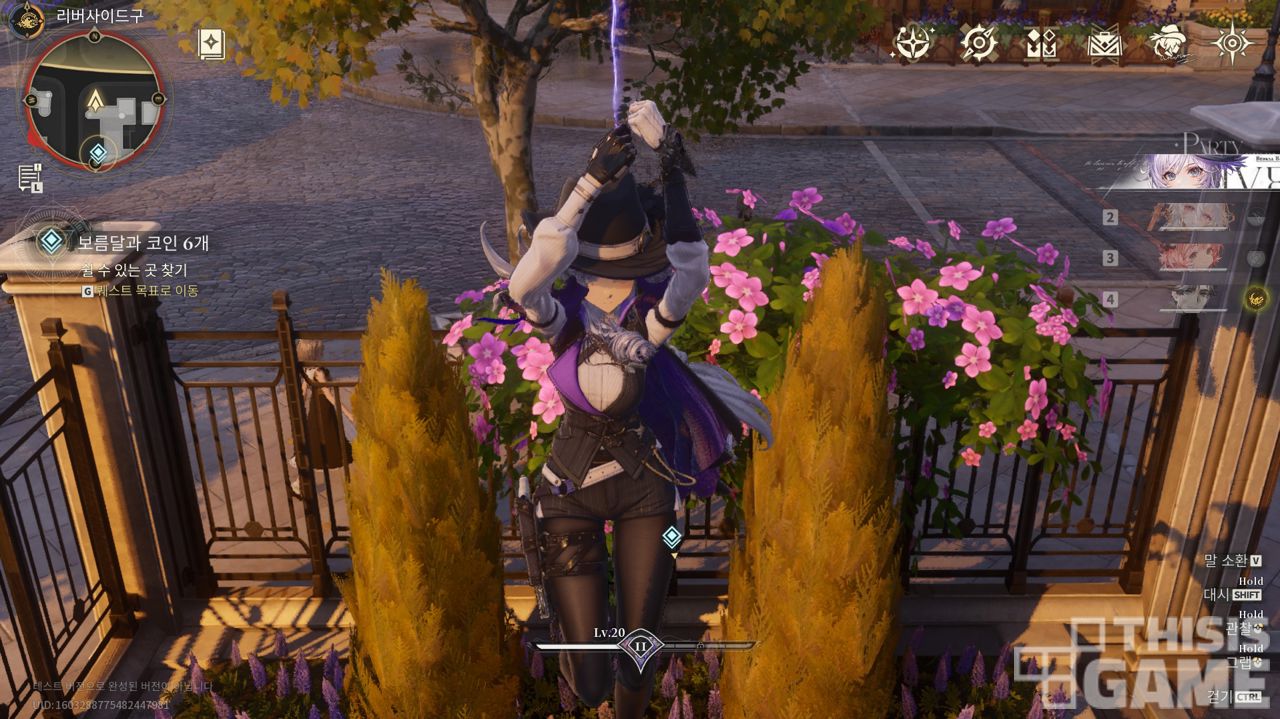The width and height of the screenshot is (1280, 719).
Task: Switch to party member 3
Action: [1195, 258]
